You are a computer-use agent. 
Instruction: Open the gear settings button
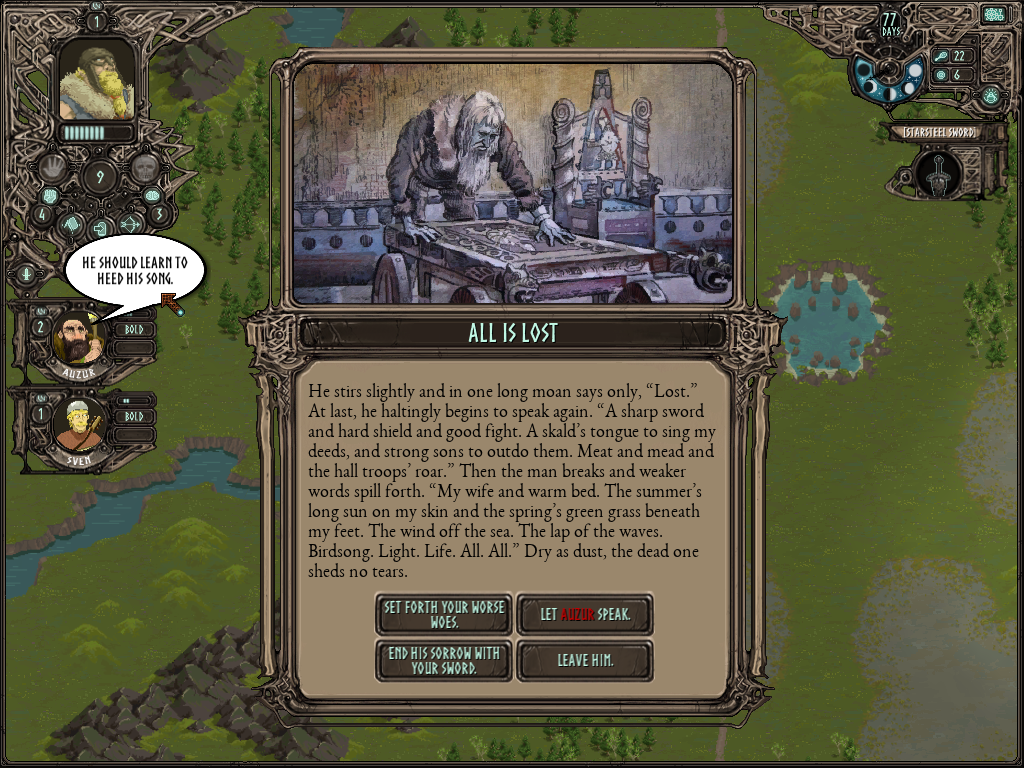(993, 15)
